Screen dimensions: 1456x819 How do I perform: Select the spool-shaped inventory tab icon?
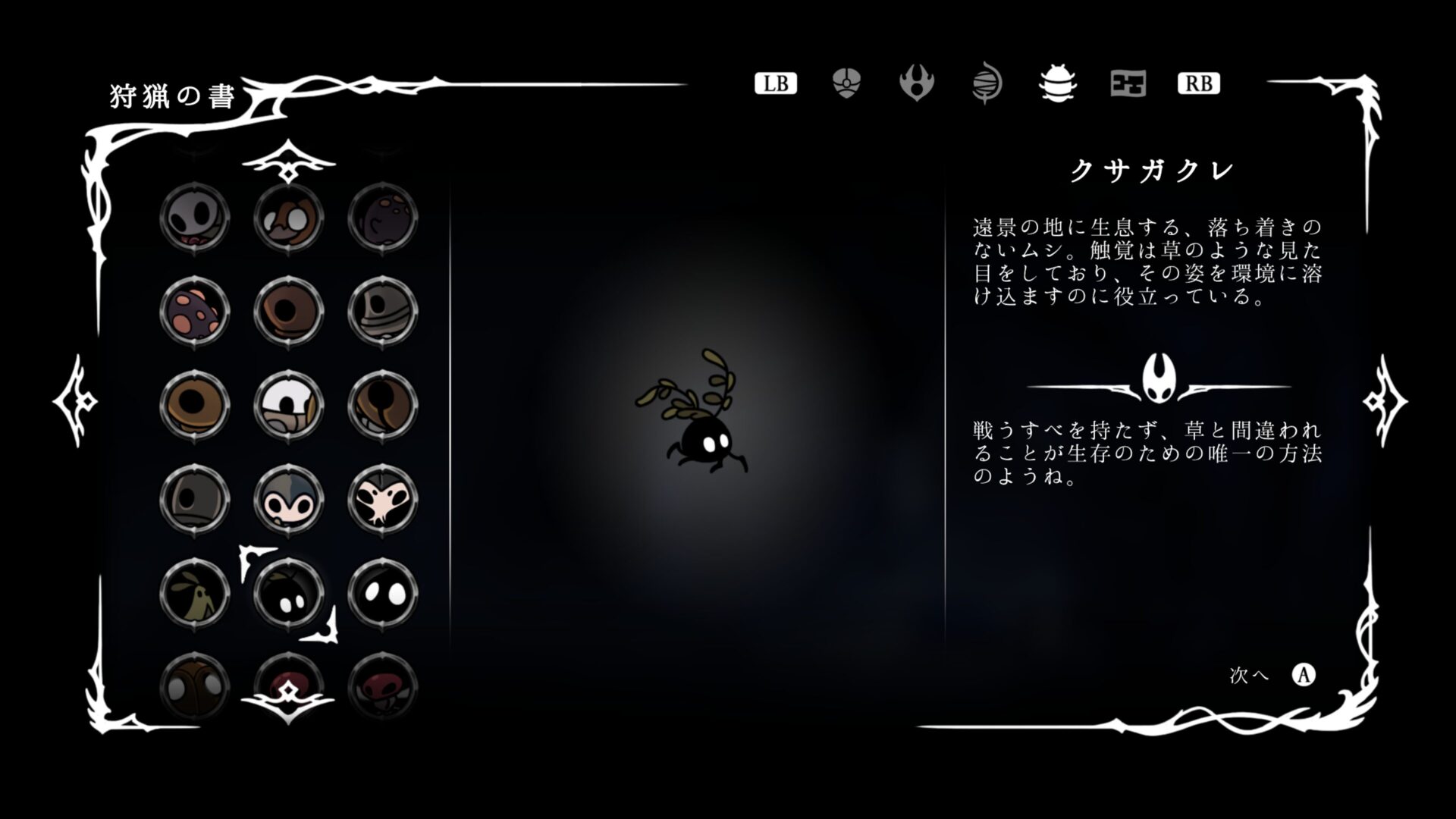point(988,83)
